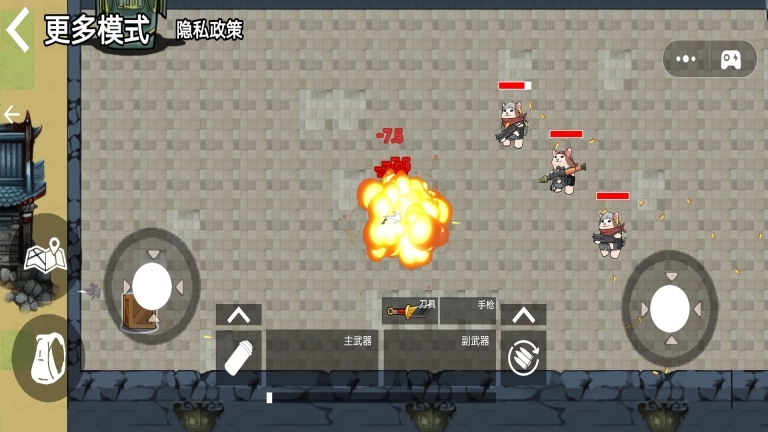Open the map icon
Image resolution: width=768 pixels, height=432 pixels.
click(45, 257)
